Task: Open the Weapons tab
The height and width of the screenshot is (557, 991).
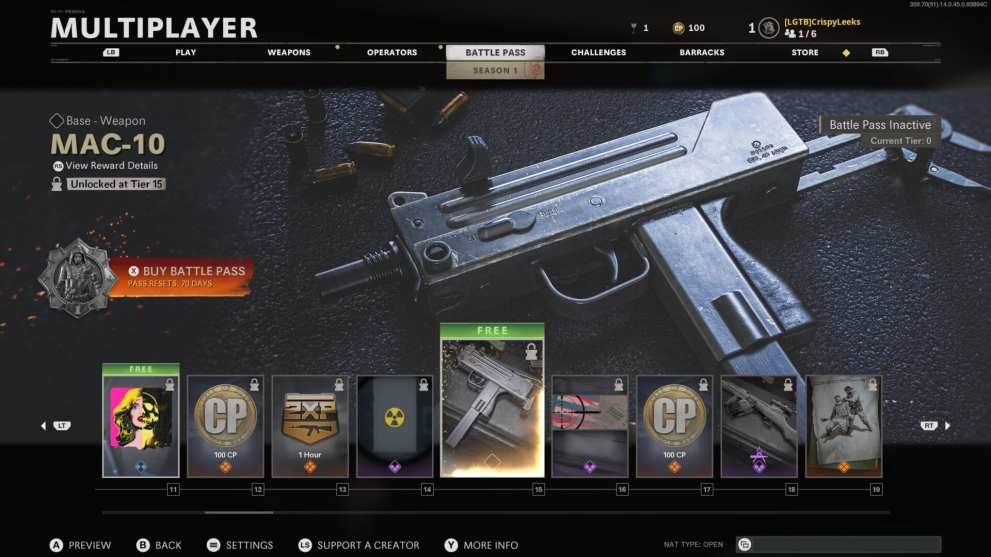Action: pos(289,52)
